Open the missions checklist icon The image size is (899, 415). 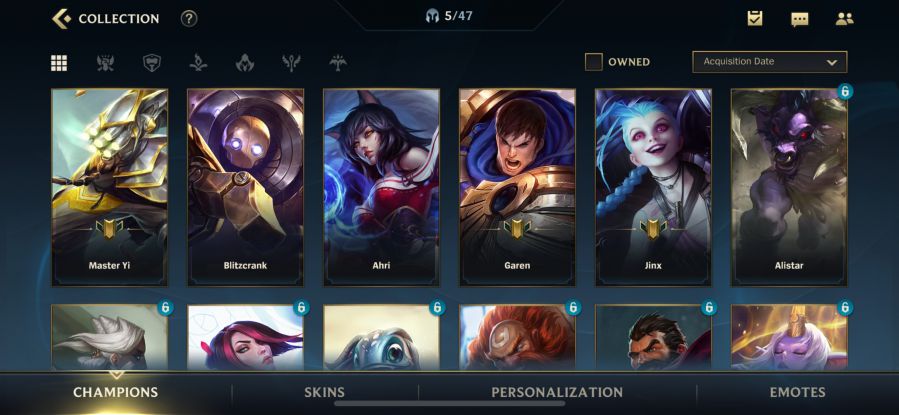point(755,18)
